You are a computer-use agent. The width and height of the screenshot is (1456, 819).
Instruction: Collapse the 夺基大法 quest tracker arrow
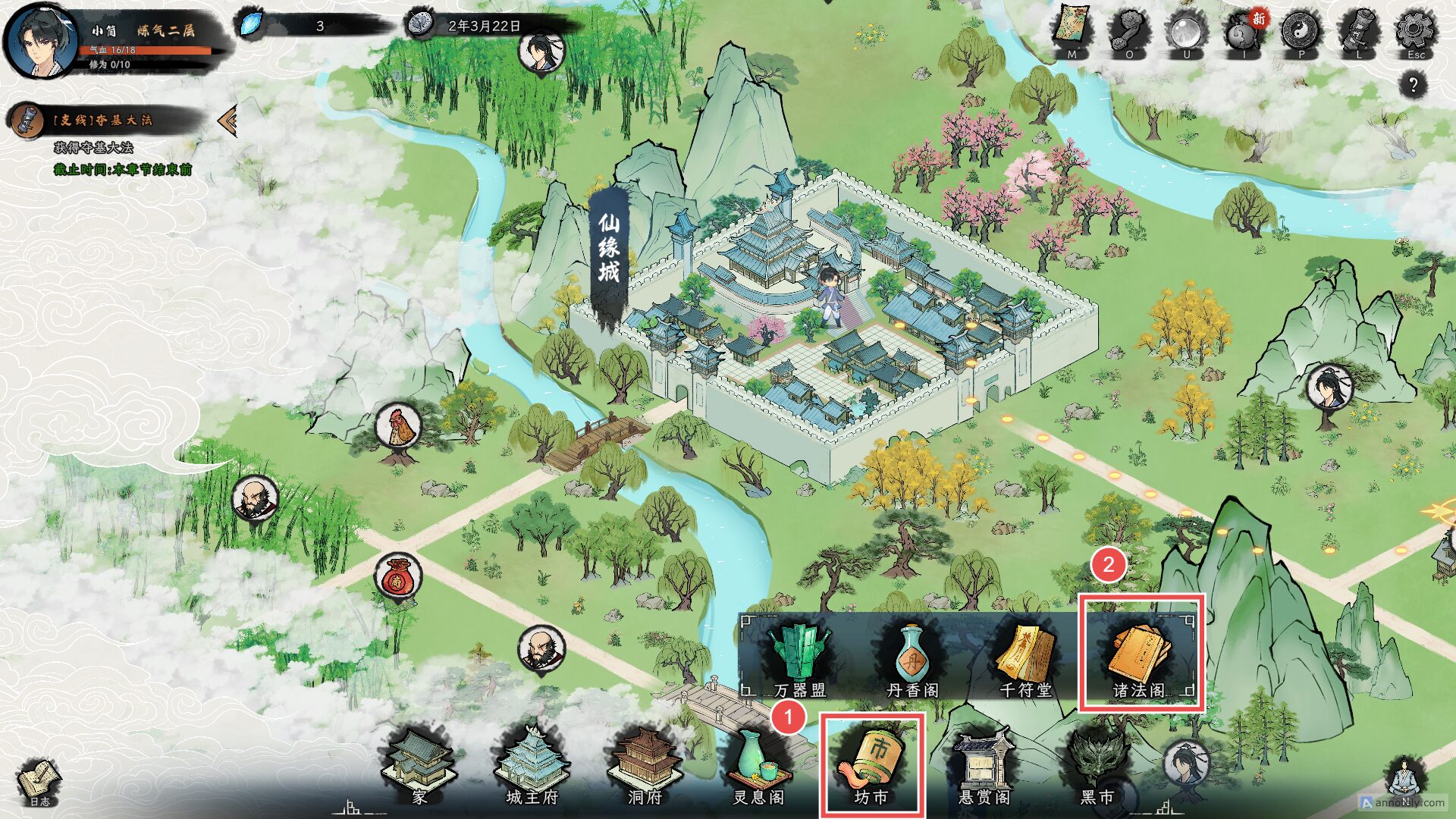(x=227, y=121)
